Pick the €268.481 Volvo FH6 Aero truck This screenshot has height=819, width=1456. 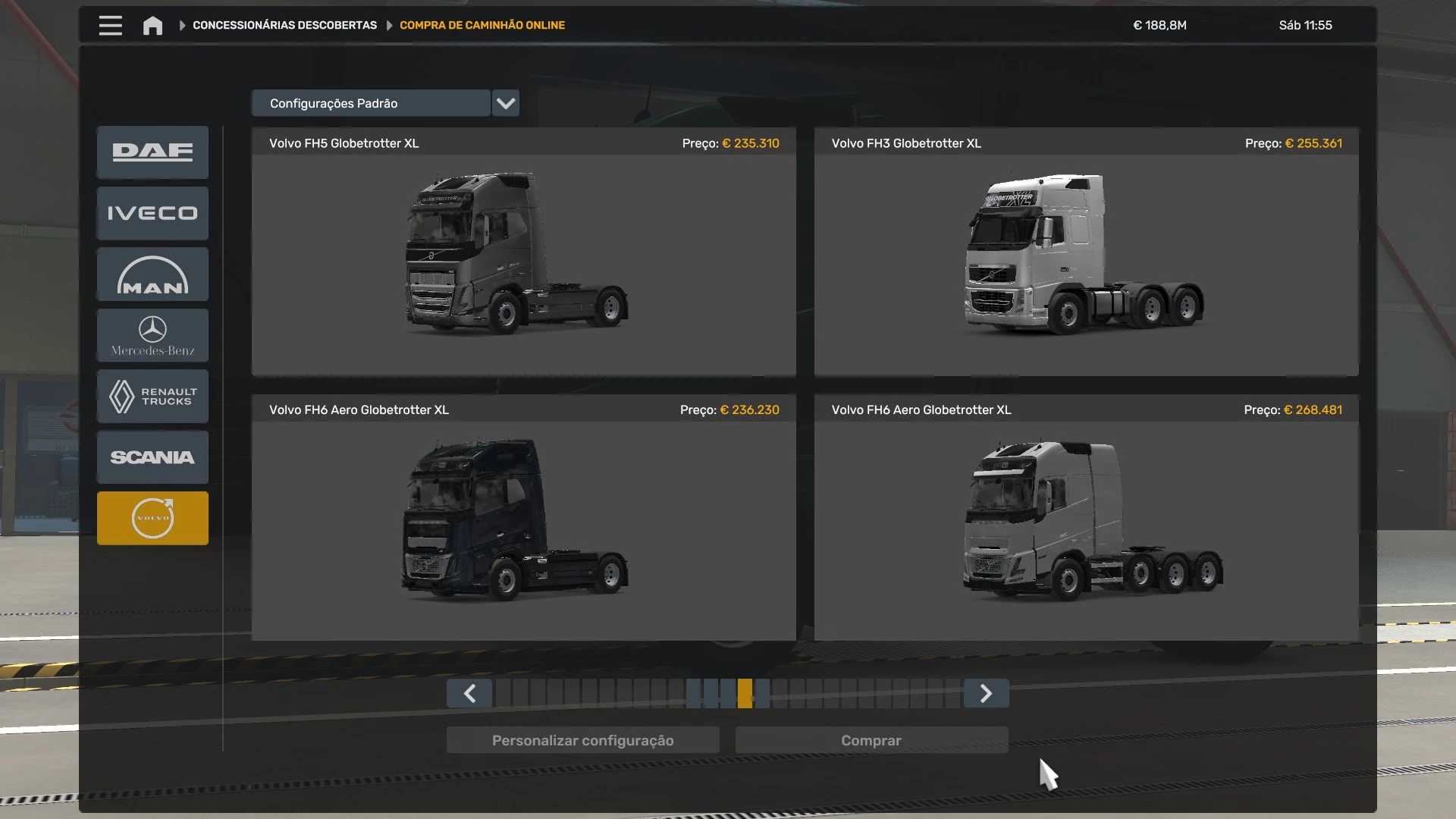pyautogui.click(x=1086, y=520)
